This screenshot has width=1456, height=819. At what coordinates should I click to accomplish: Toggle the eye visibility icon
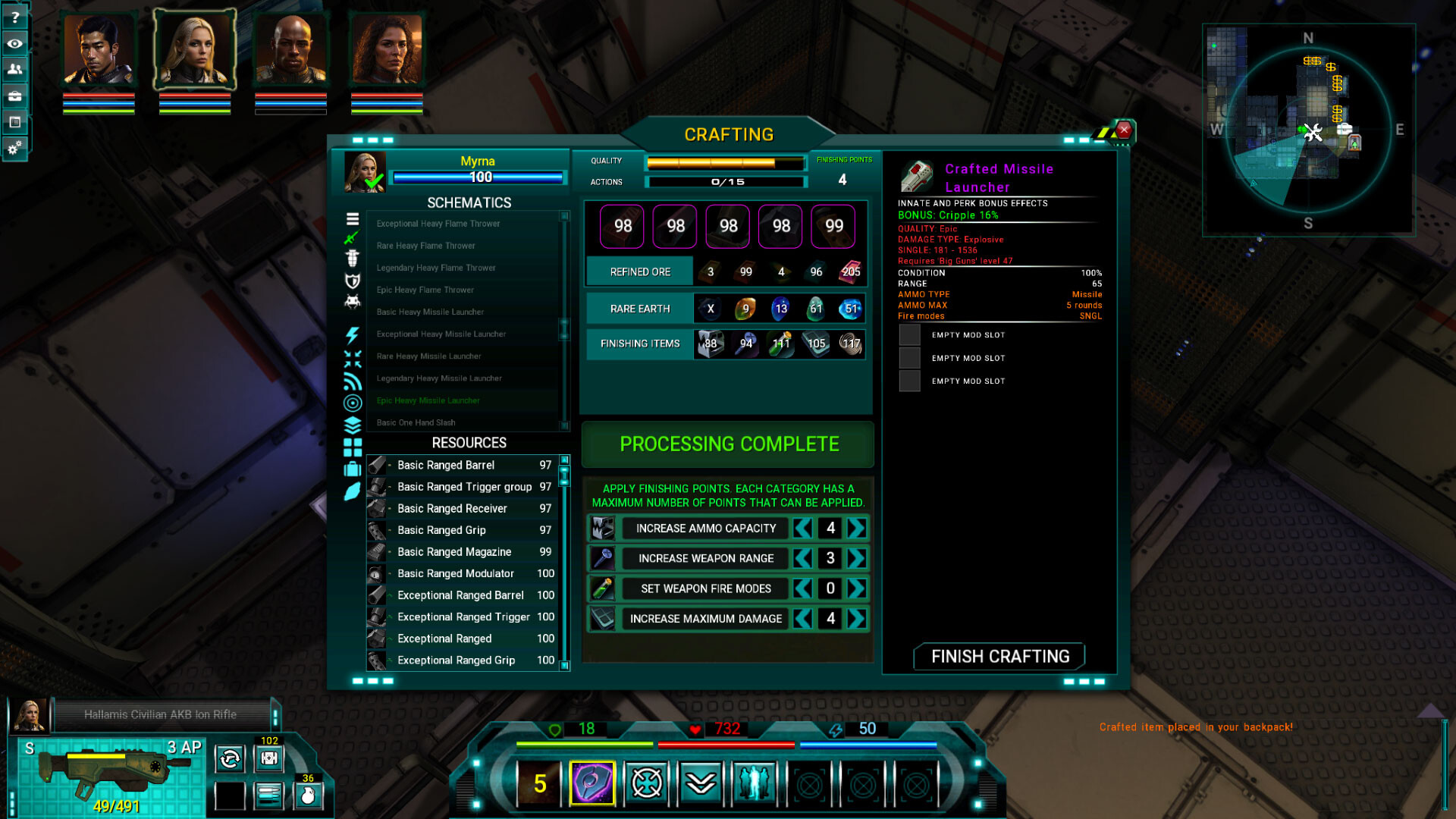[14, 43]
